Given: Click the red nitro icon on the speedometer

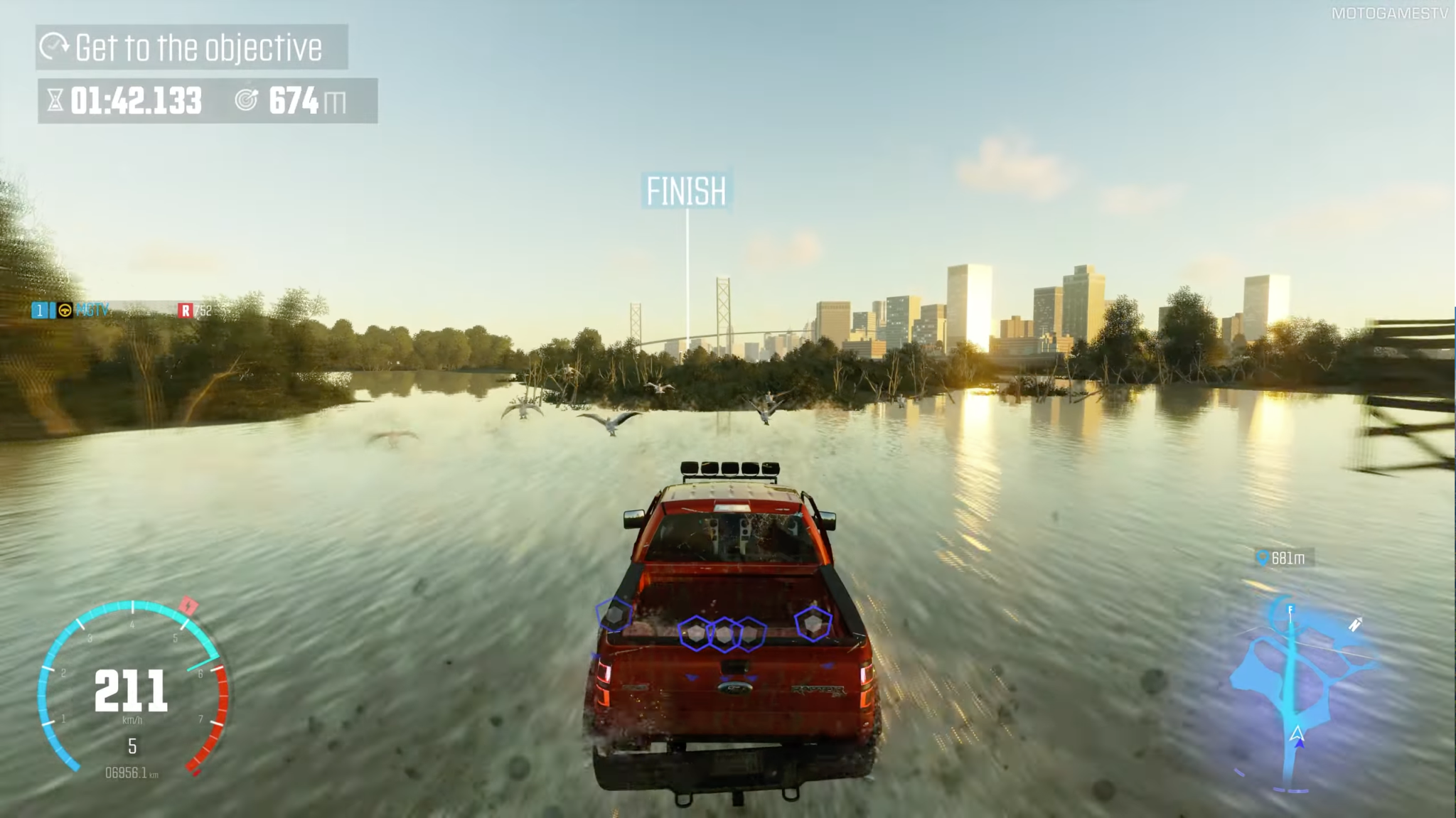Looking at the screenshot, I should 188,606.
